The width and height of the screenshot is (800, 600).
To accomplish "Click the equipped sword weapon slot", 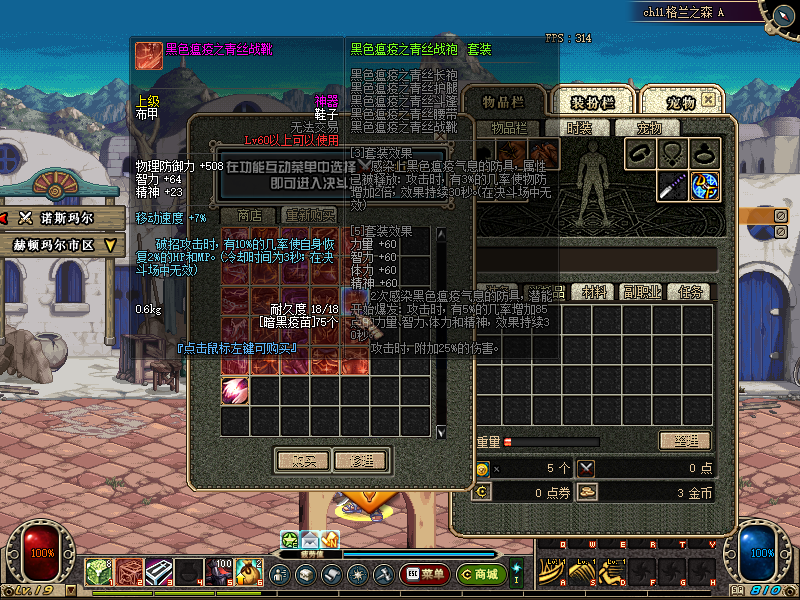I will pyautogui.click(x=673, y=186).
